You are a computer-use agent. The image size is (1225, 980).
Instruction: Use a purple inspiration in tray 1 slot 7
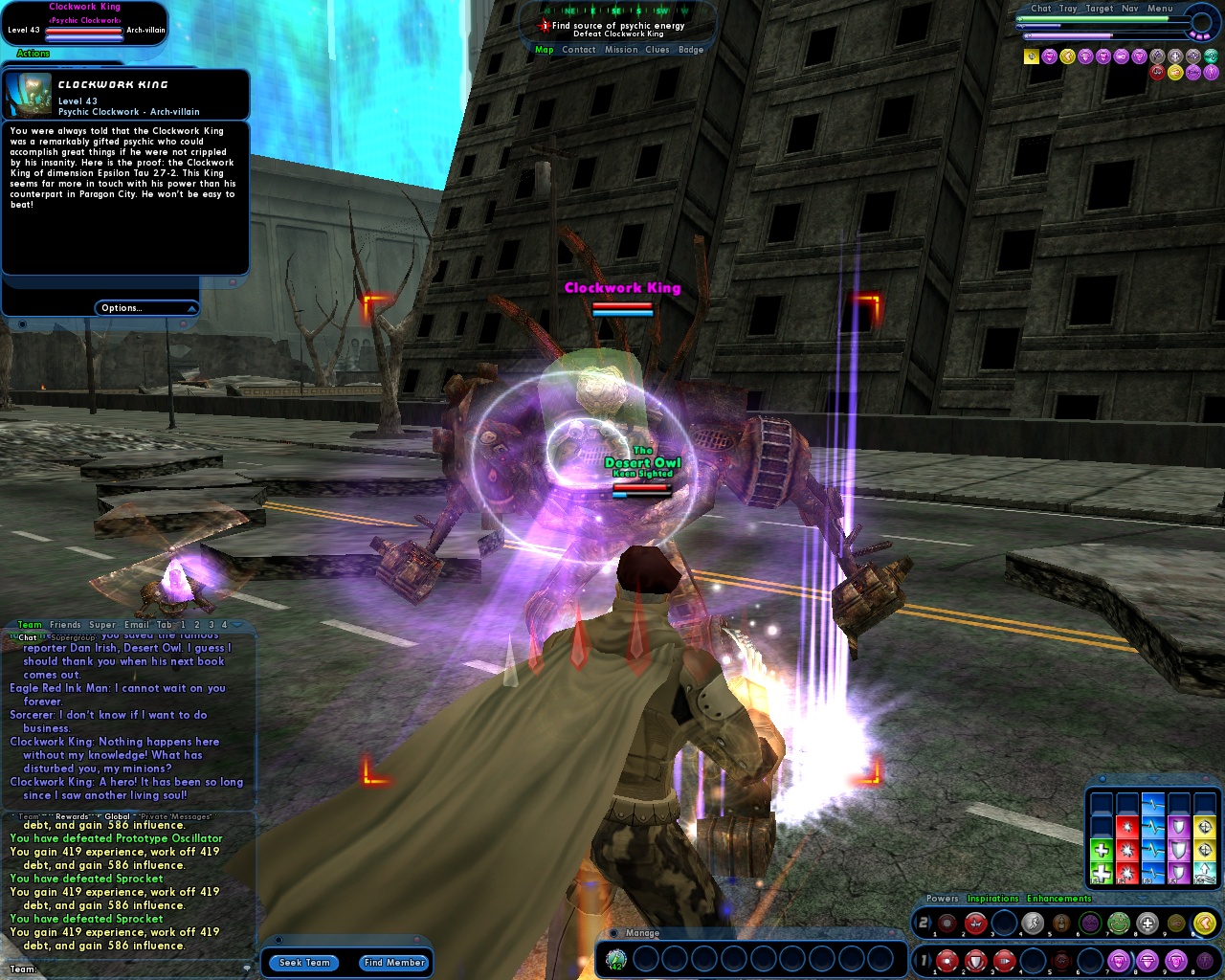(1120, 959)
